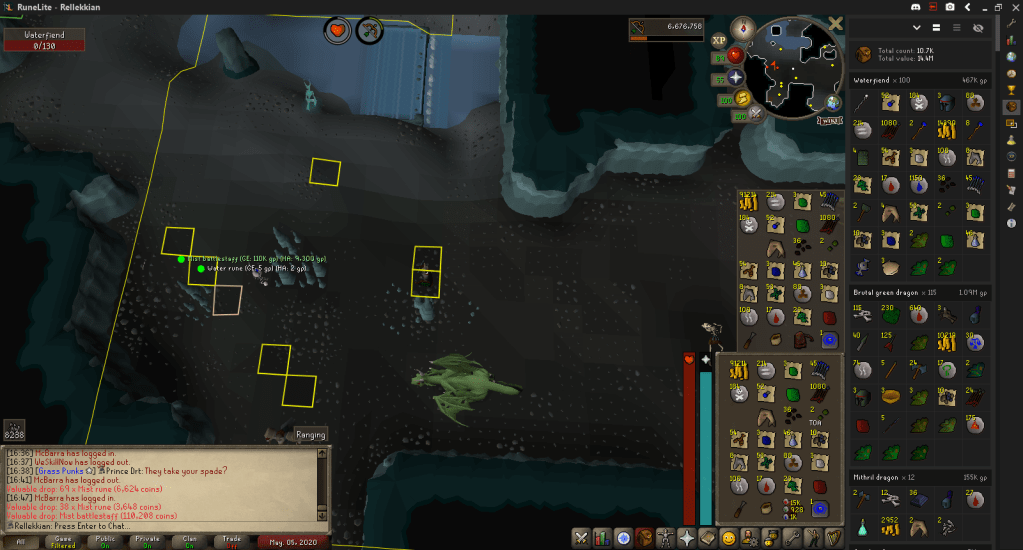Toggle the XP drops orb
Screen dimensions: 1023x550
719,41
